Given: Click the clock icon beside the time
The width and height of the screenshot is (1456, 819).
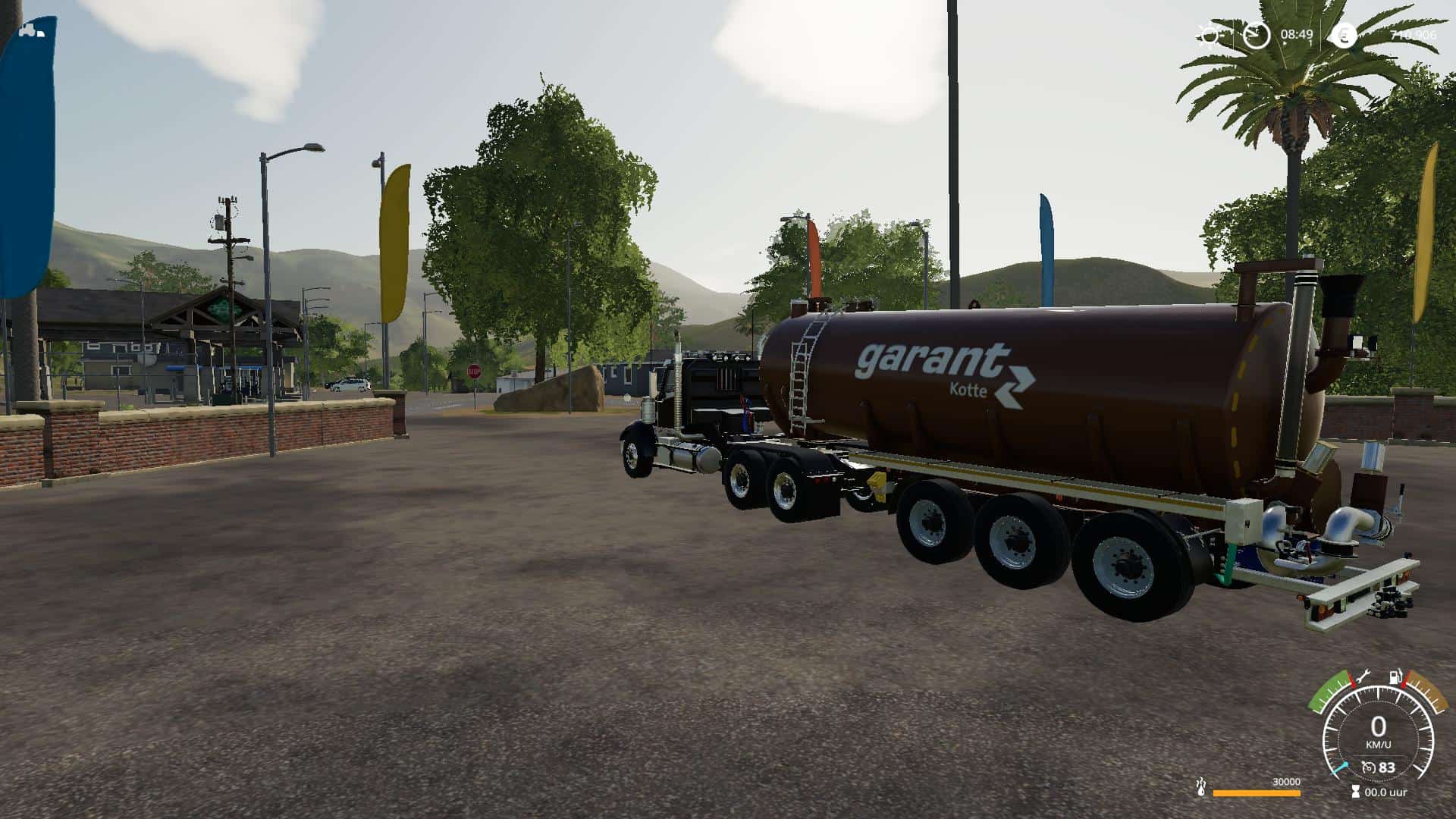Looking at the screenshot, I should (x=1256, y=35).
